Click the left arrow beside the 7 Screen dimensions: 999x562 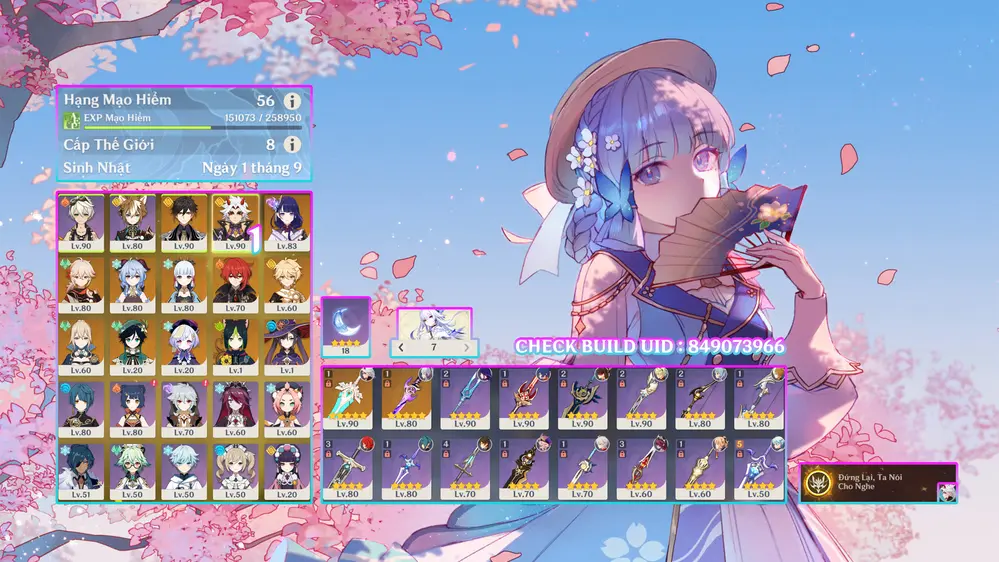click(402, 348)
